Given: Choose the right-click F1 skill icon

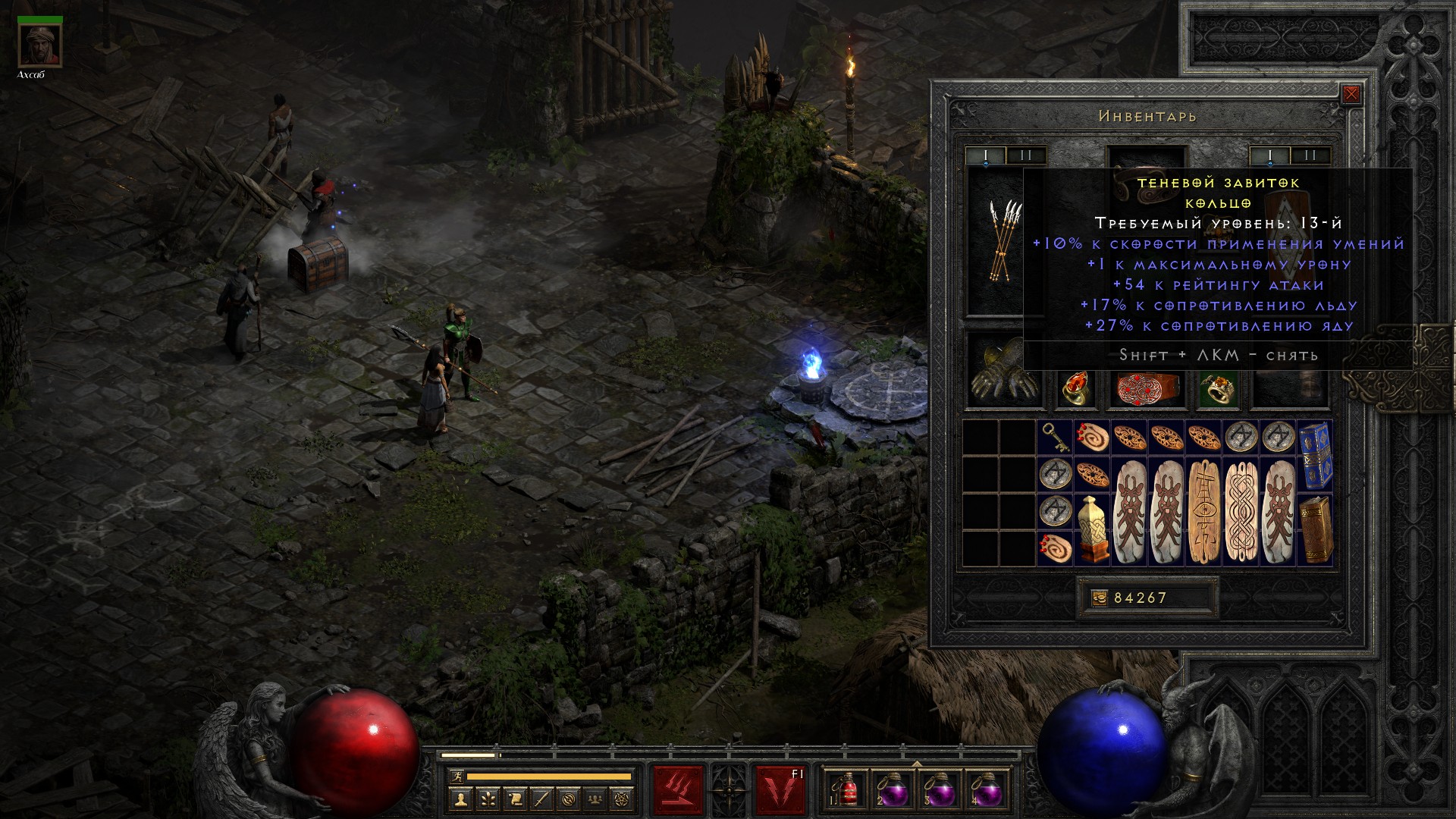Looking at the screenshot, I should point(780,789).
